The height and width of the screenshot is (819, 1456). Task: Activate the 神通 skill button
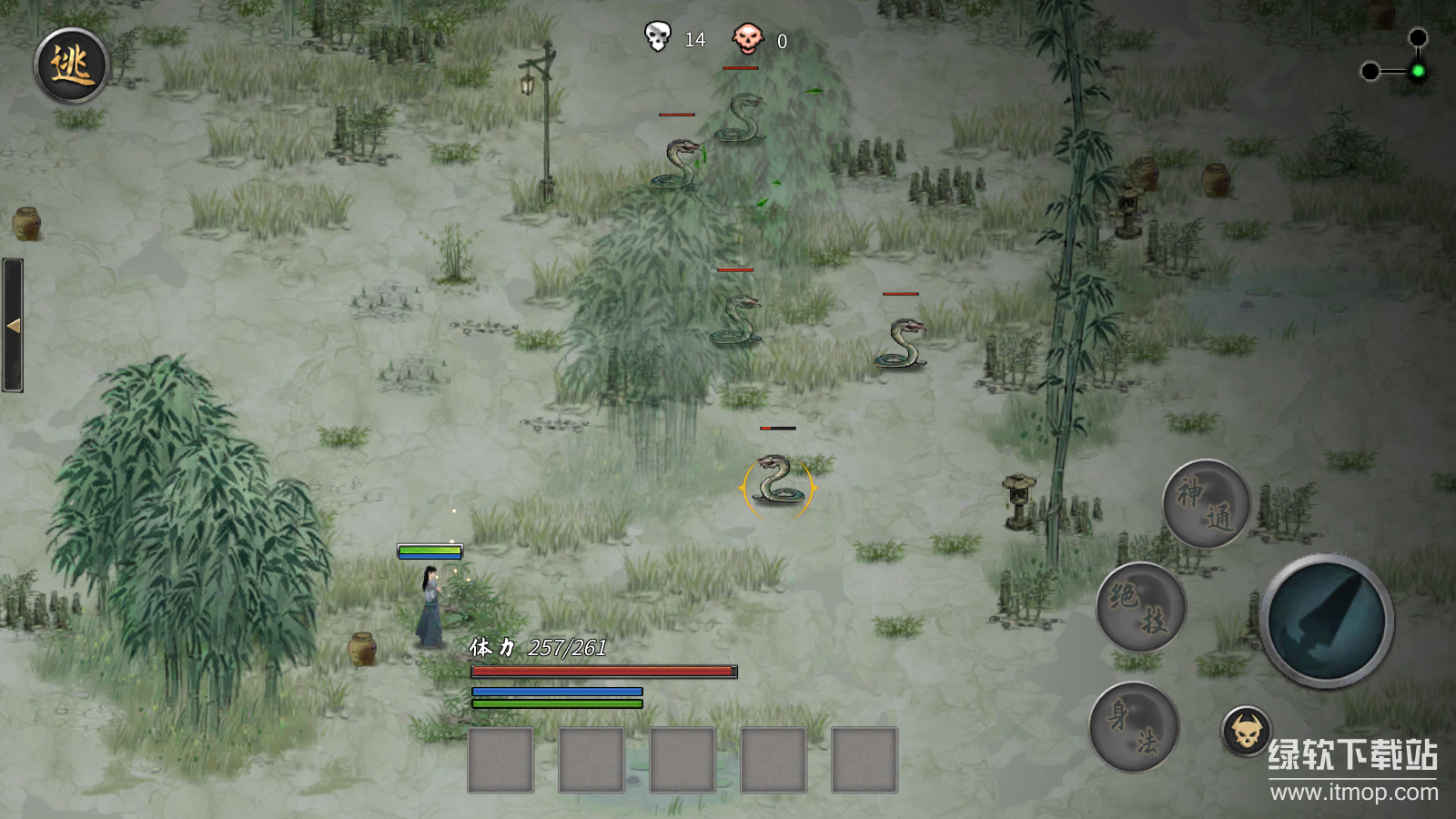coord(1206,503)
